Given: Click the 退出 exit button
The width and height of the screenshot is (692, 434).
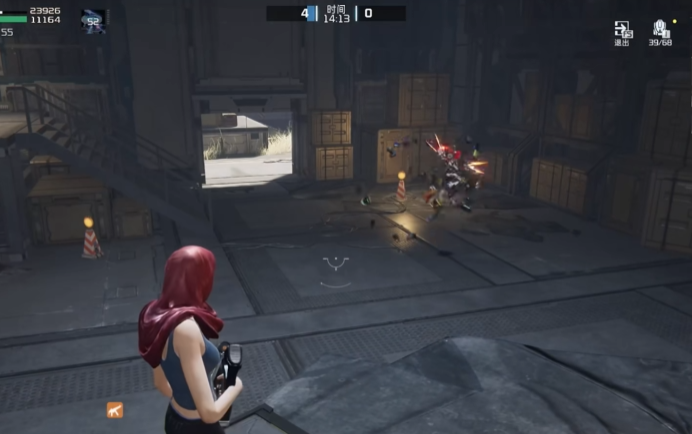Looking at the screenshot, I should pyautogui.click(x=622, y=32).
